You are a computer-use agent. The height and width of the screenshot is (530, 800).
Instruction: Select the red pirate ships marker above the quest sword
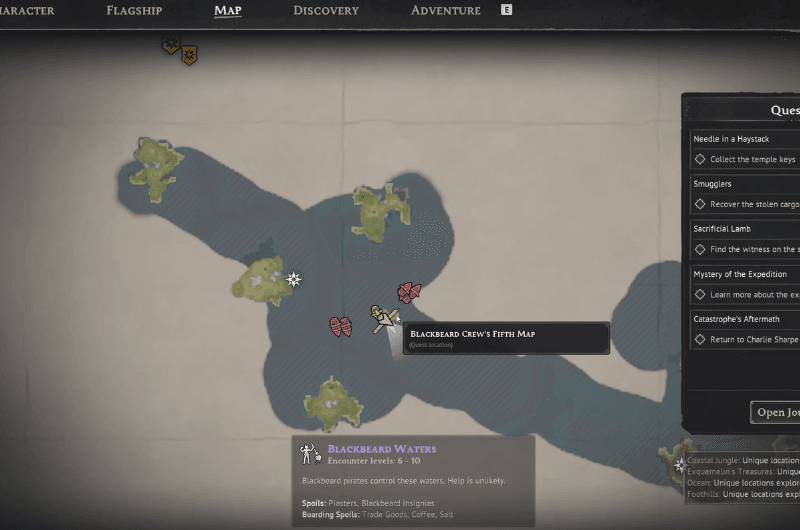(x=409, y=292)
